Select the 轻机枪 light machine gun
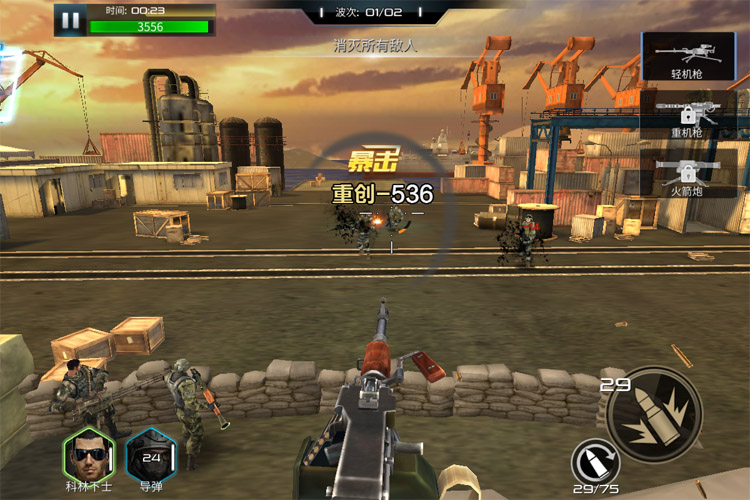 (689, 56)
